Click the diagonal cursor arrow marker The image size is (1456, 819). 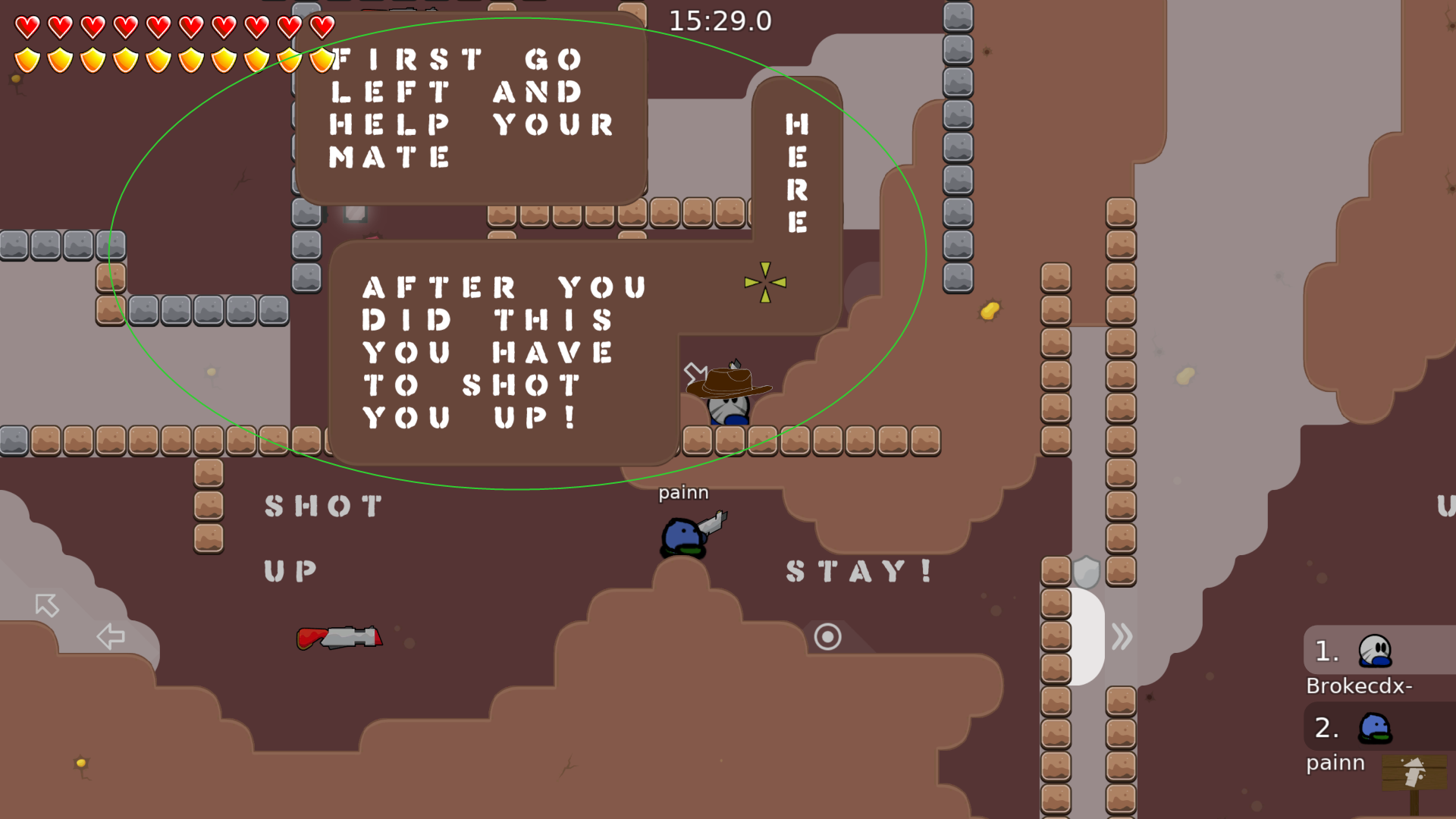click(x=46, y=607)
